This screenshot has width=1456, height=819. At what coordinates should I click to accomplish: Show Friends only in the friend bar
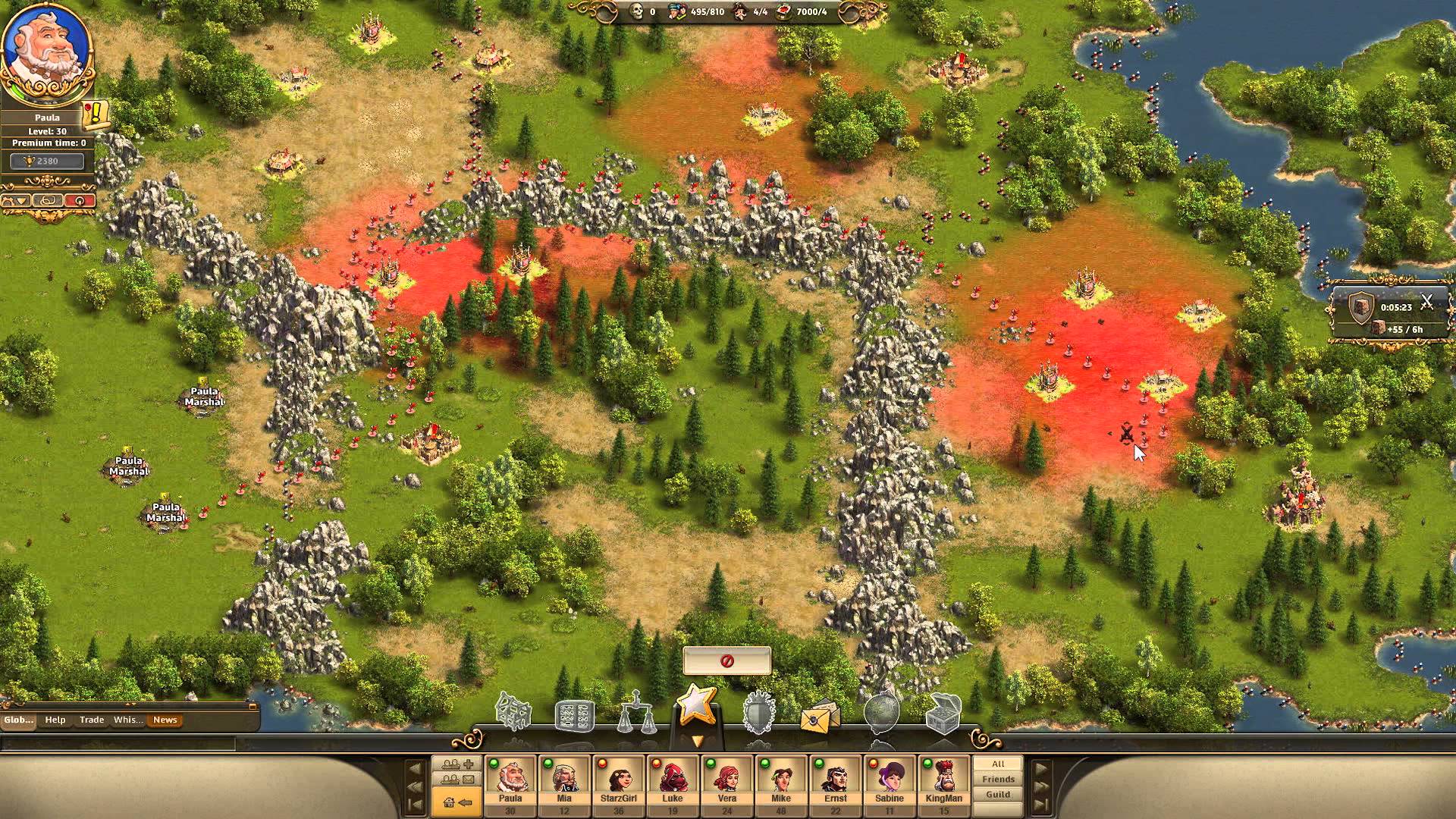[997, 779]
